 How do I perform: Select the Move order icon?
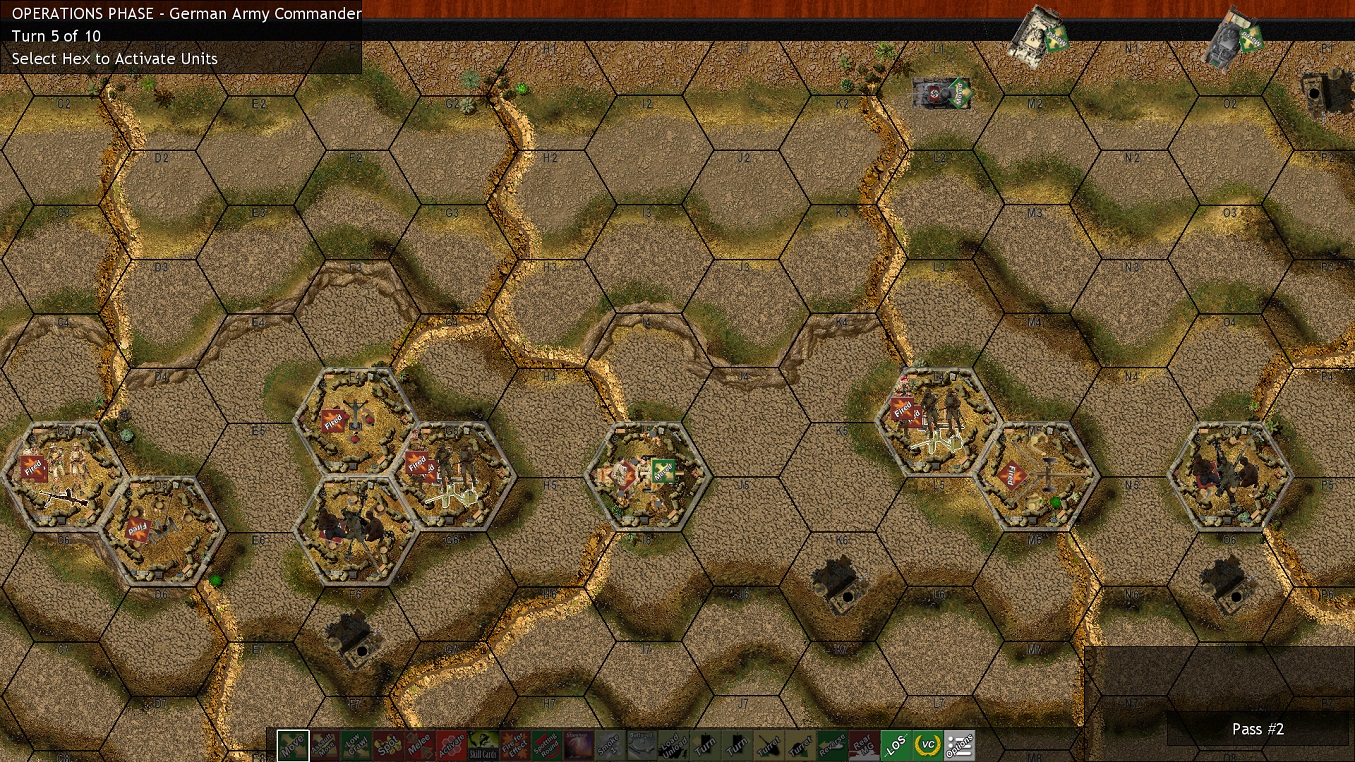pyautogui.click(x=291, y=745)
